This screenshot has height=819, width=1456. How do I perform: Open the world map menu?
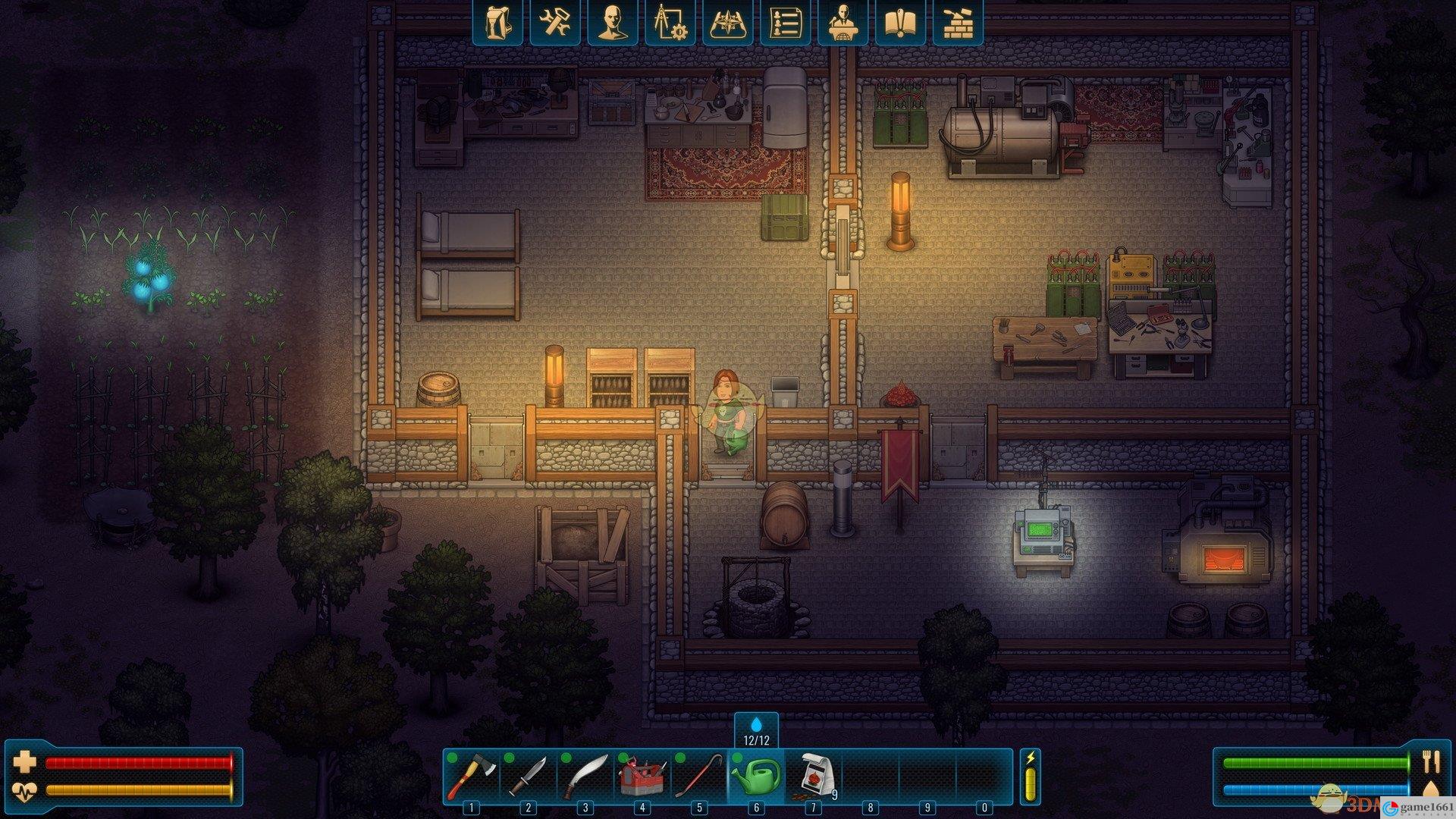click(x=728, y=22)
